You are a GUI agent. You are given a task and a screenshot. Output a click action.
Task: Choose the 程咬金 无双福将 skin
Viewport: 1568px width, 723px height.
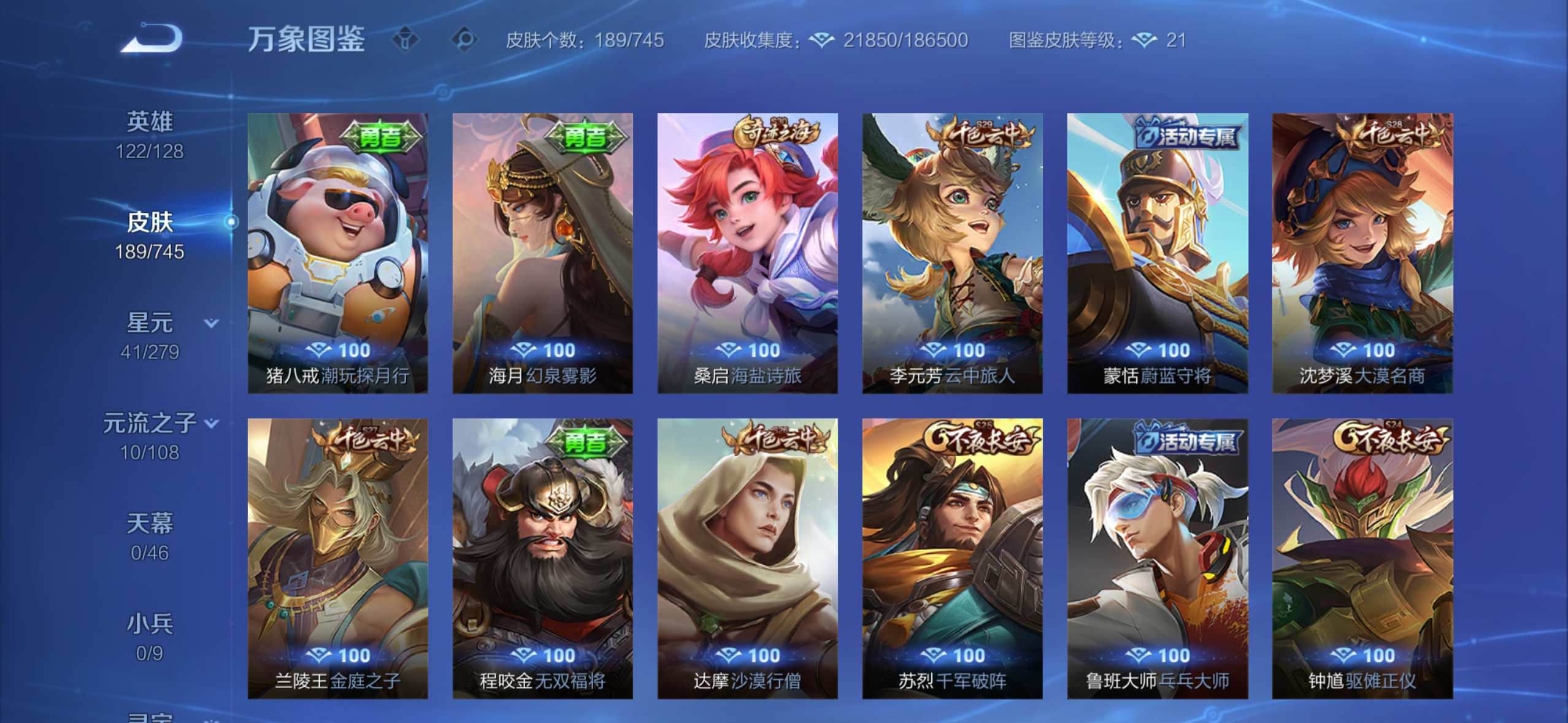[x=543, y=558]
